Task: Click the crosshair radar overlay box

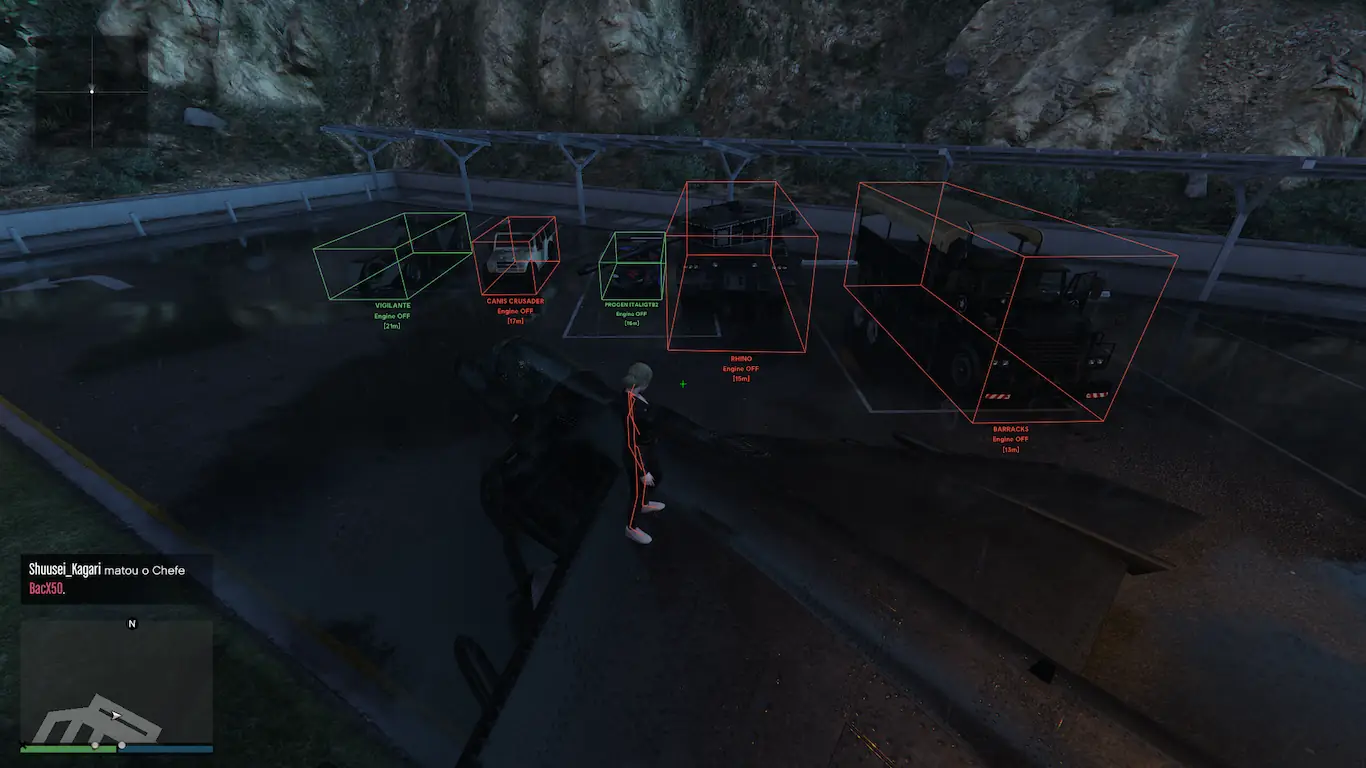Action: [92, 91]
